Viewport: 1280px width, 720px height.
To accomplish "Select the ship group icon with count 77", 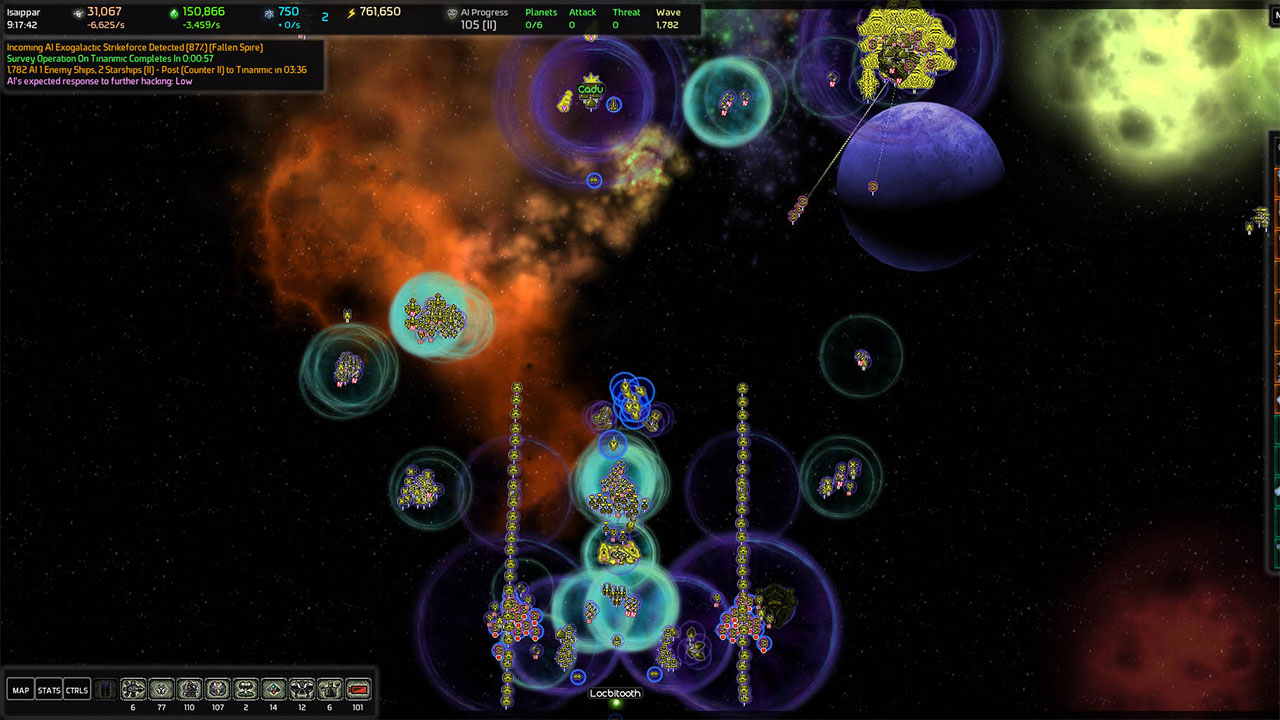I will point(161,688).
